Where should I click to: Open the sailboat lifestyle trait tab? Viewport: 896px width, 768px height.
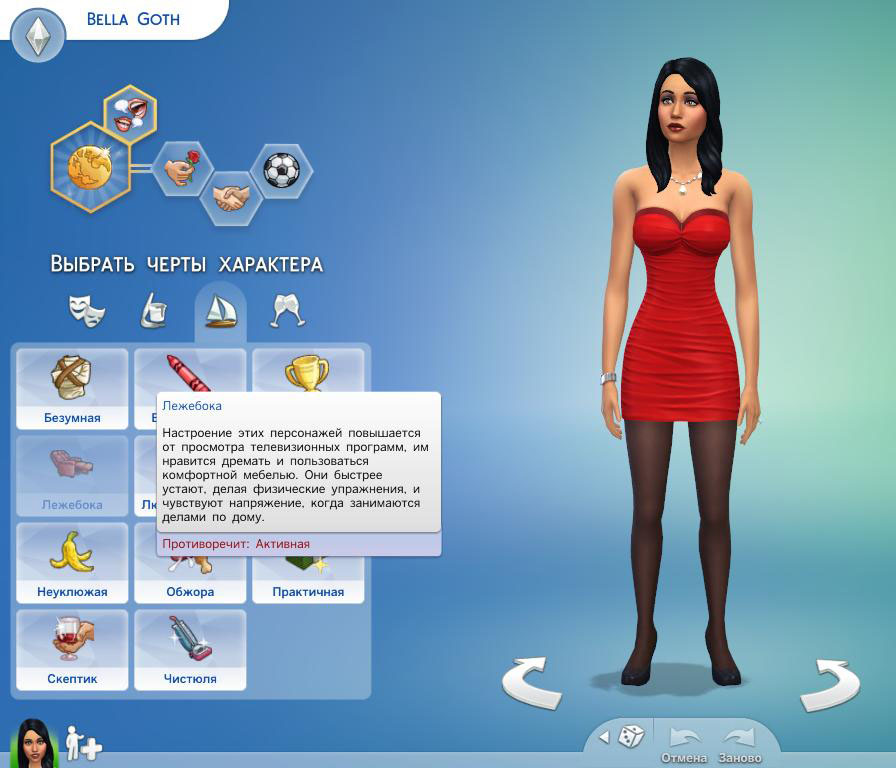tap(220, 310)
